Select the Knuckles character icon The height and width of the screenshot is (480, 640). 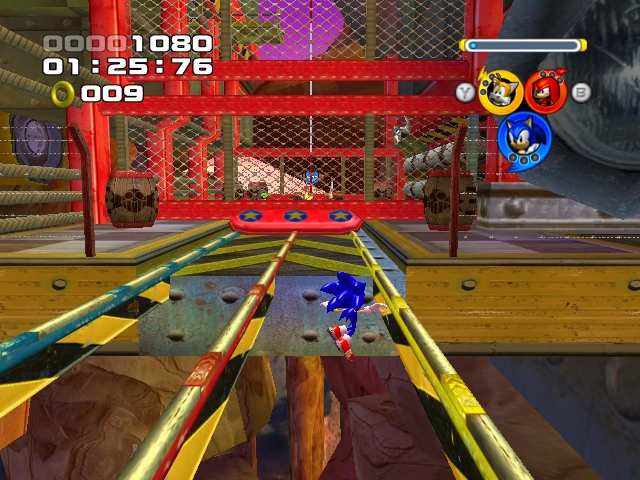(545, 91)
